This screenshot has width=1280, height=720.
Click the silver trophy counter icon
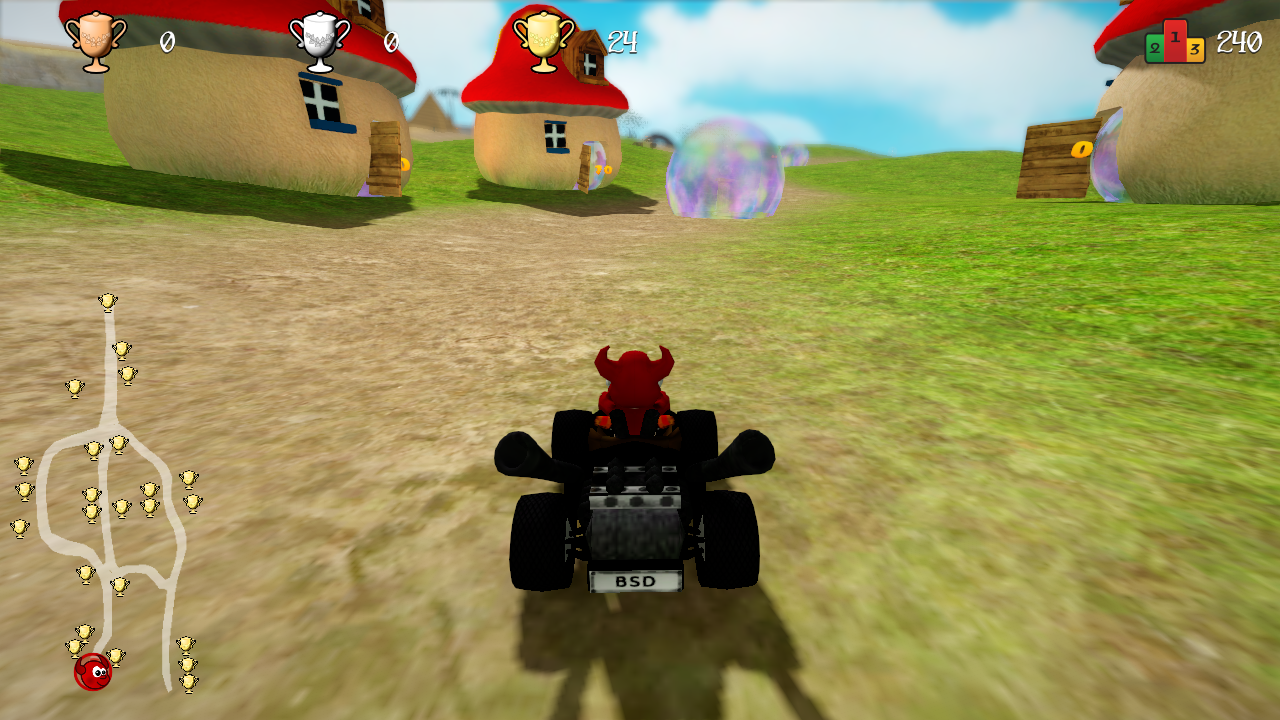[x=320, y=42]
